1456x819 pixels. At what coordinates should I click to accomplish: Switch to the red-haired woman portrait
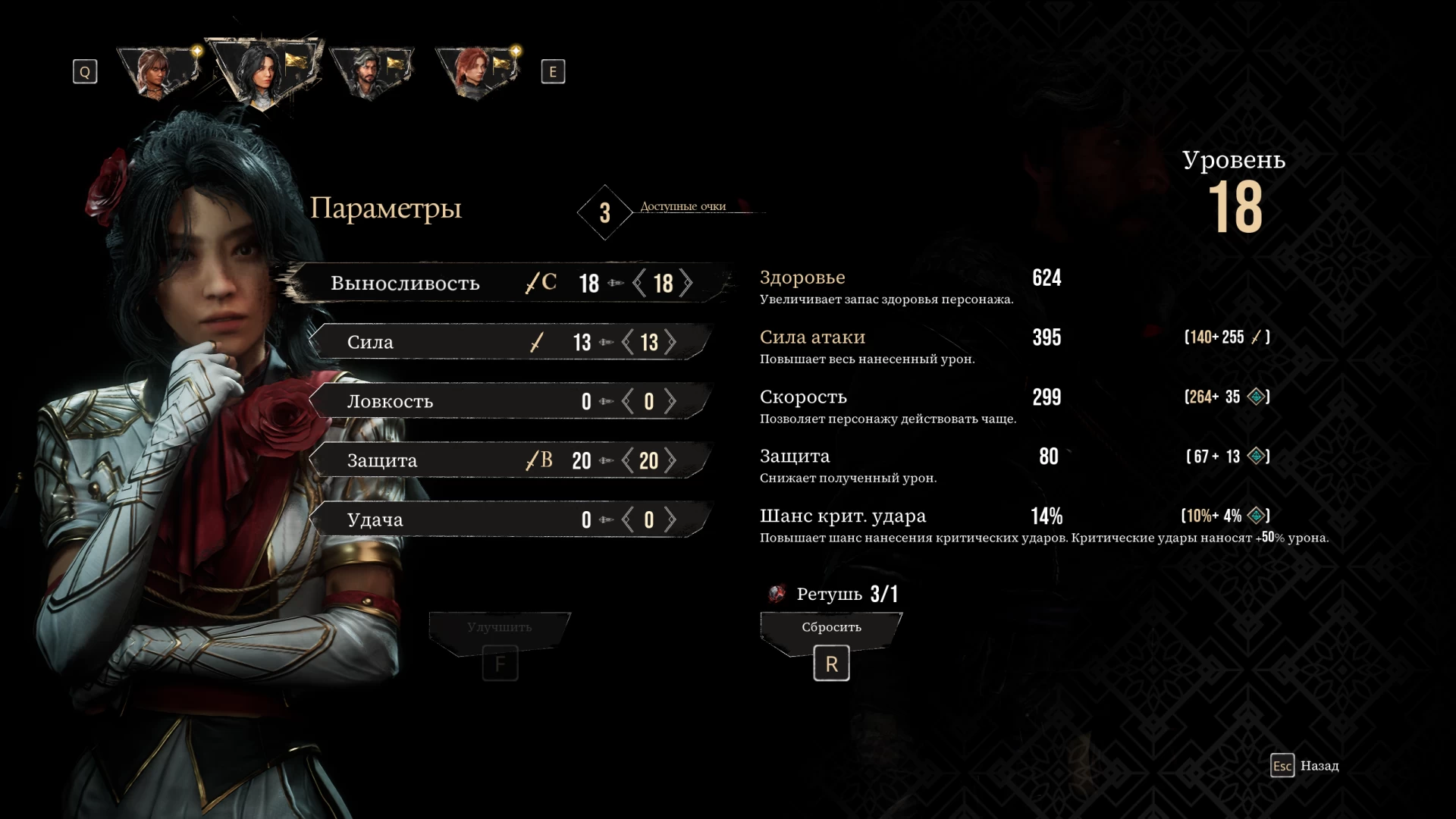point(475,72)
